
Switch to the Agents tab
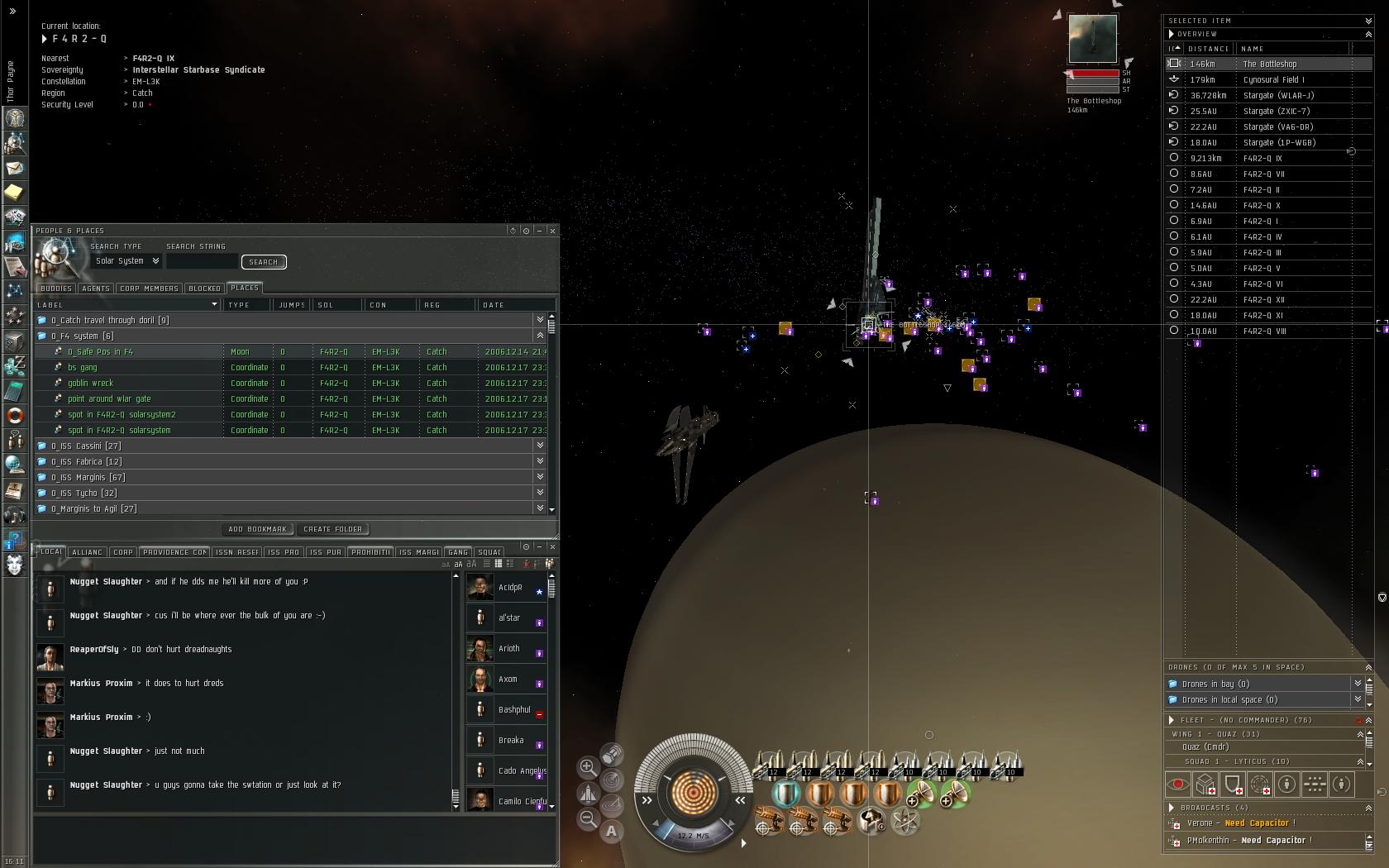click(96, 289)
